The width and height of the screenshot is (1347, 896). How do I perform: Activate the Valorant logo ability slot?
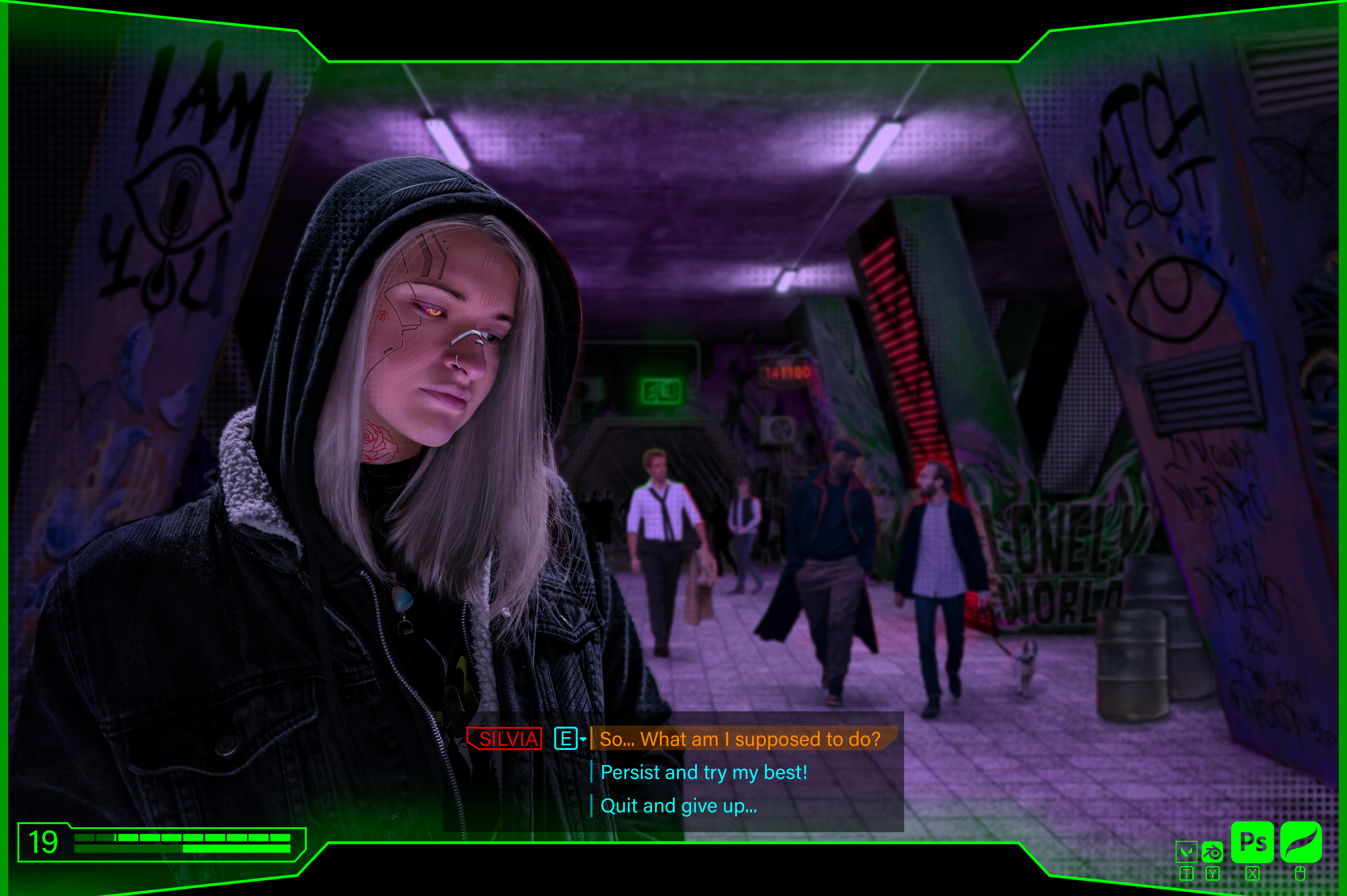click(x=1187, y=852)
